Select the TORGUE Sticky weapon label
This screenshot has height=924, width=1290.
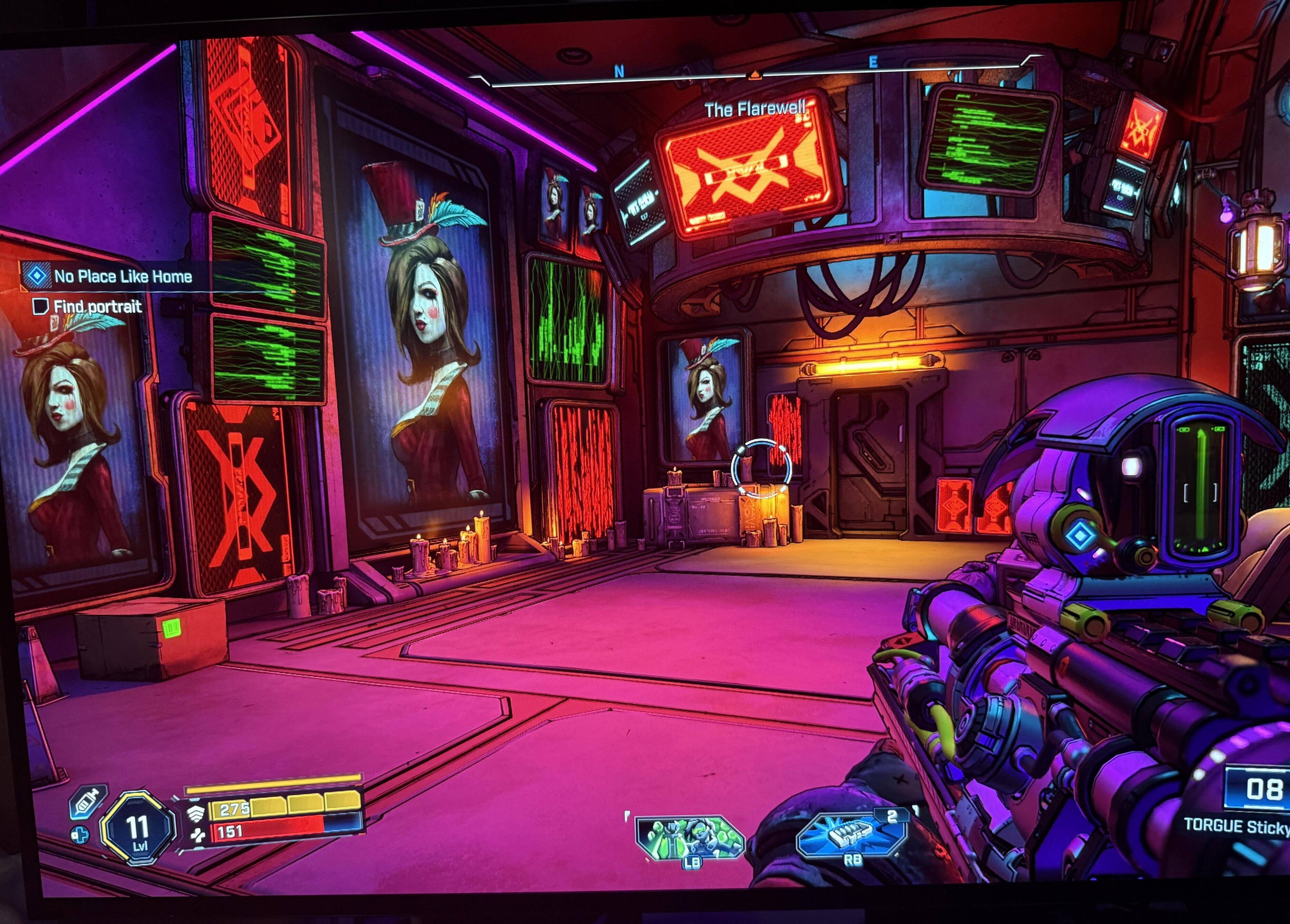[x=1235, y=826]
